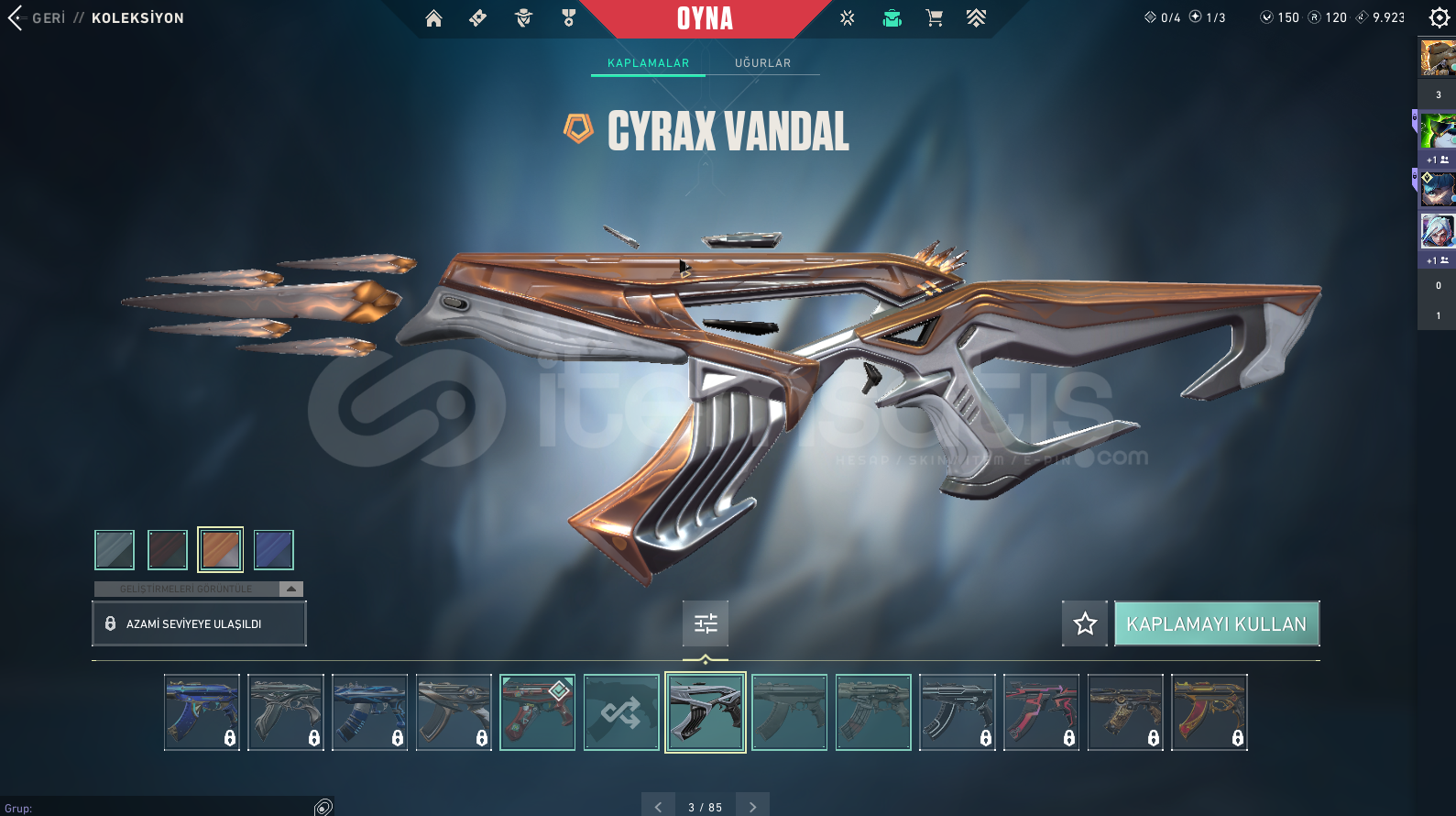Image resolution: width=1456 pixels, height=816 pixels.
Task: Select the locked red-gold Vandal skin thumbnail
Action: pyautogui.click(x=1210, y=712)
